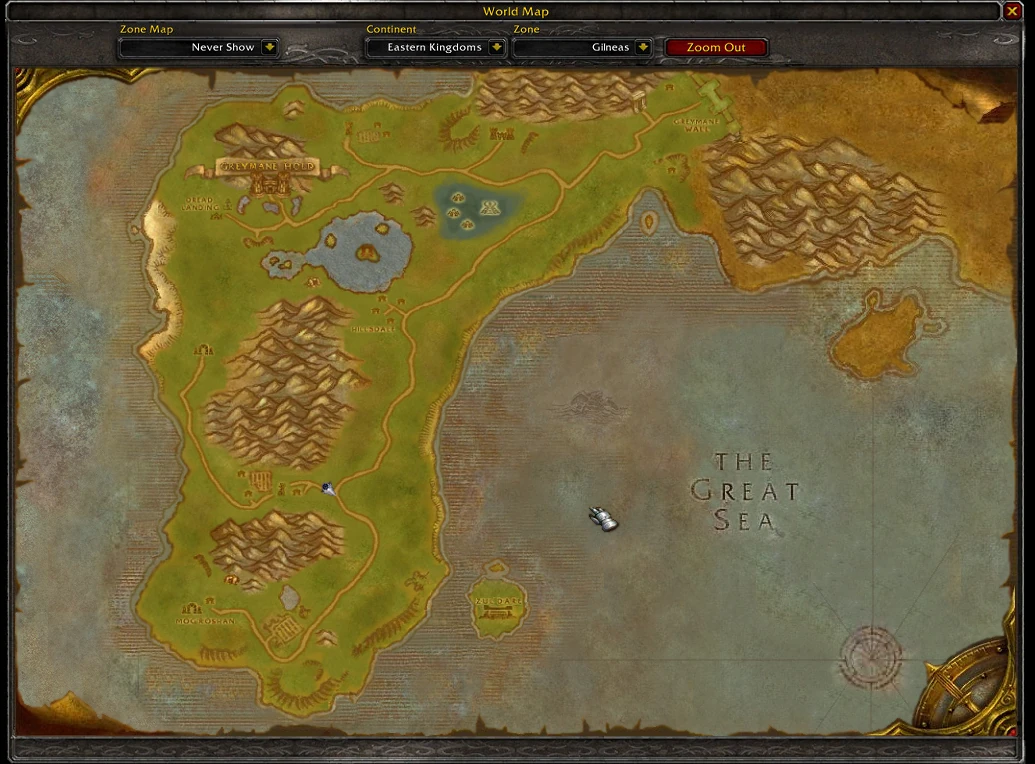Viewport: 1035px width, 764px height.
Task: Click the red Zoom Out button
Action: (x=716, y=47)
